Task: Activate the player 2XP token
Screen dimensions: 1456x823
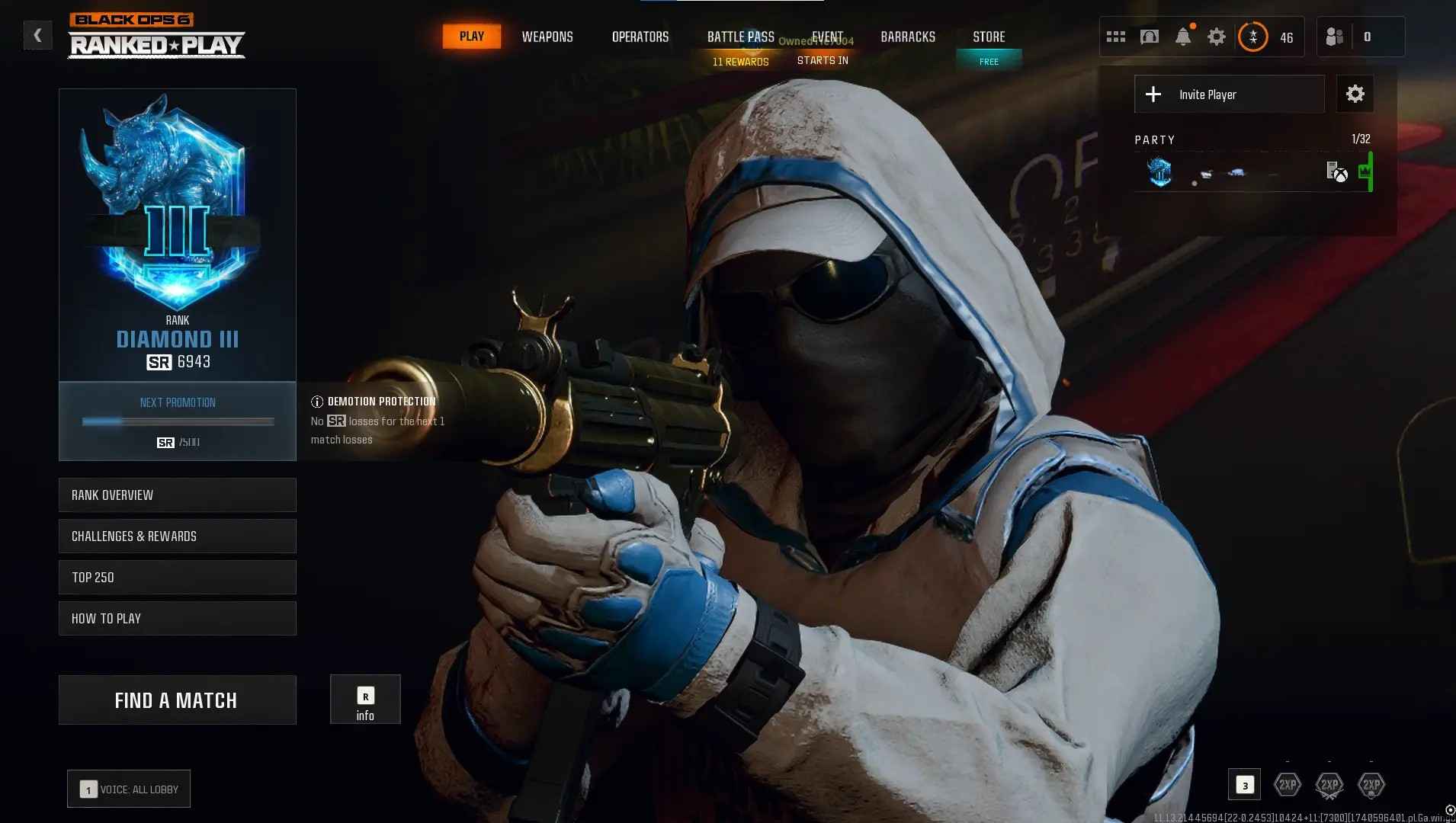Action: [1287, 784]
